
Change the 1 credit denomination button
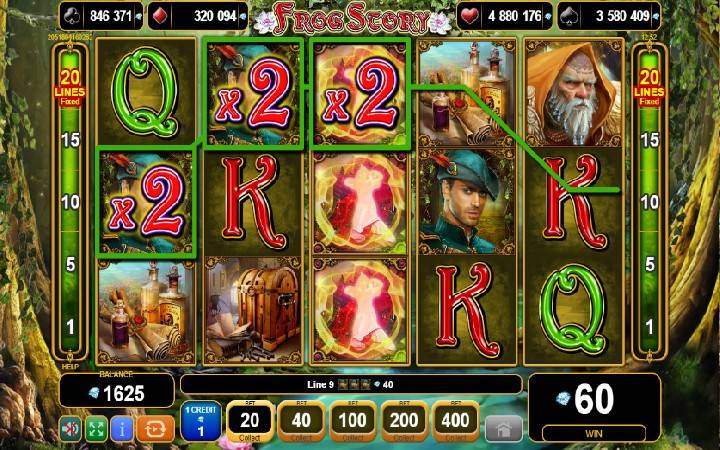[x=201, y=421]
